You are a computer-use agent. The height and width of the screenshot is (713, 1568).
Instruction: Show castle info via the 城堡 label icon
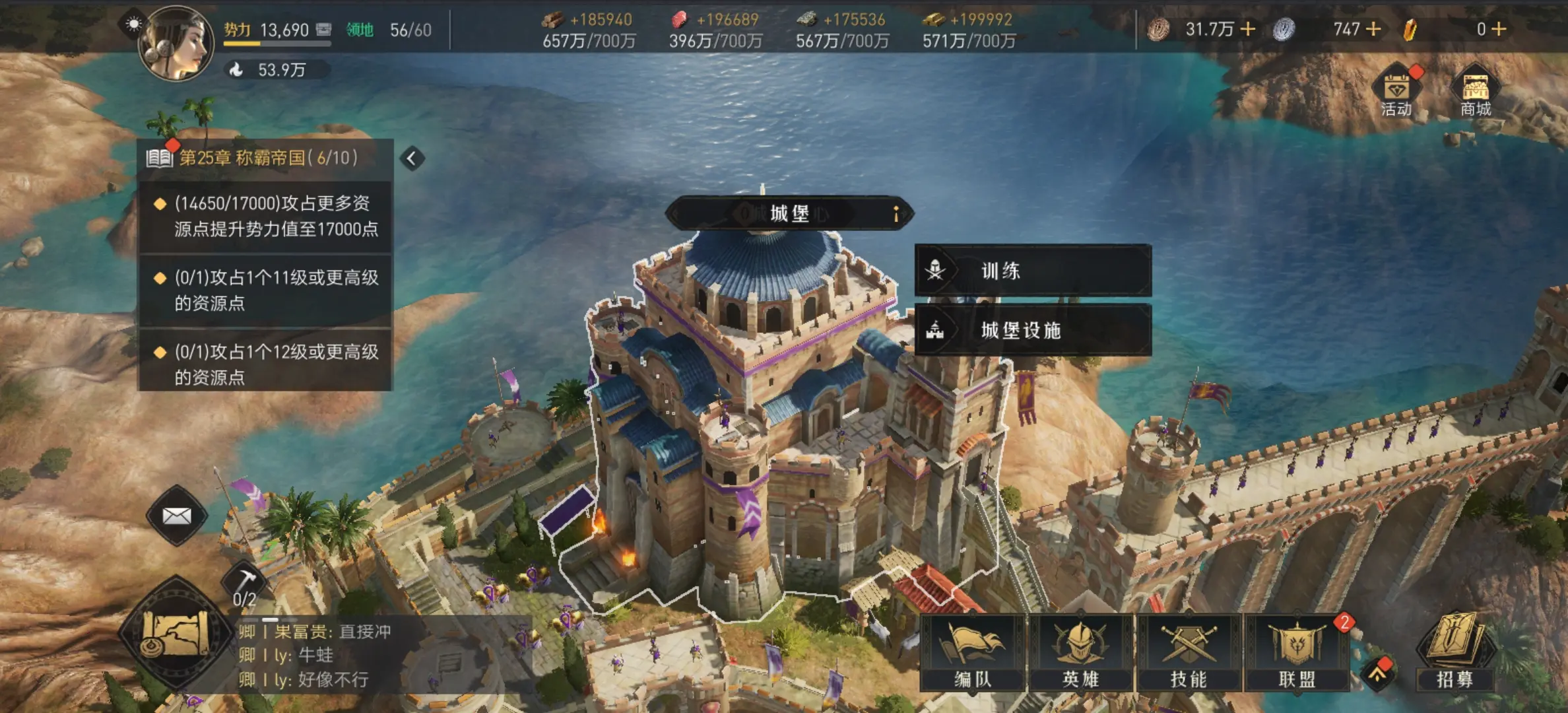(896, 214)
